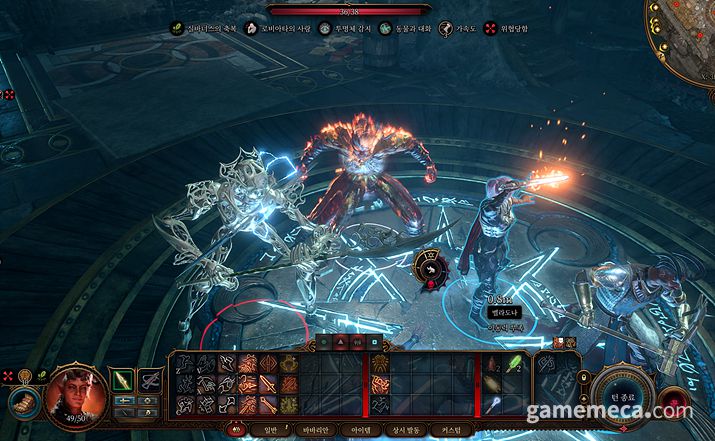Click the round pouch icon beside the portrait
This screenshot has height=441, width=715.
point(21,403)
